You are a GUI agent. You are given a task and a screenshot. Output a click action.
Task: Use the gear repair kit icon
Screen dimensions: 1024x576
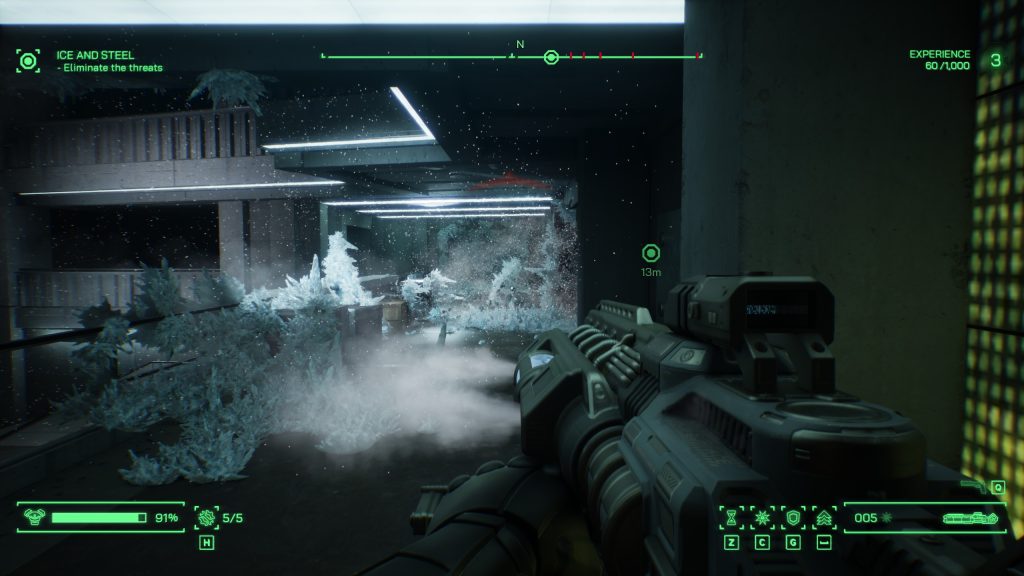coord(206,517)
